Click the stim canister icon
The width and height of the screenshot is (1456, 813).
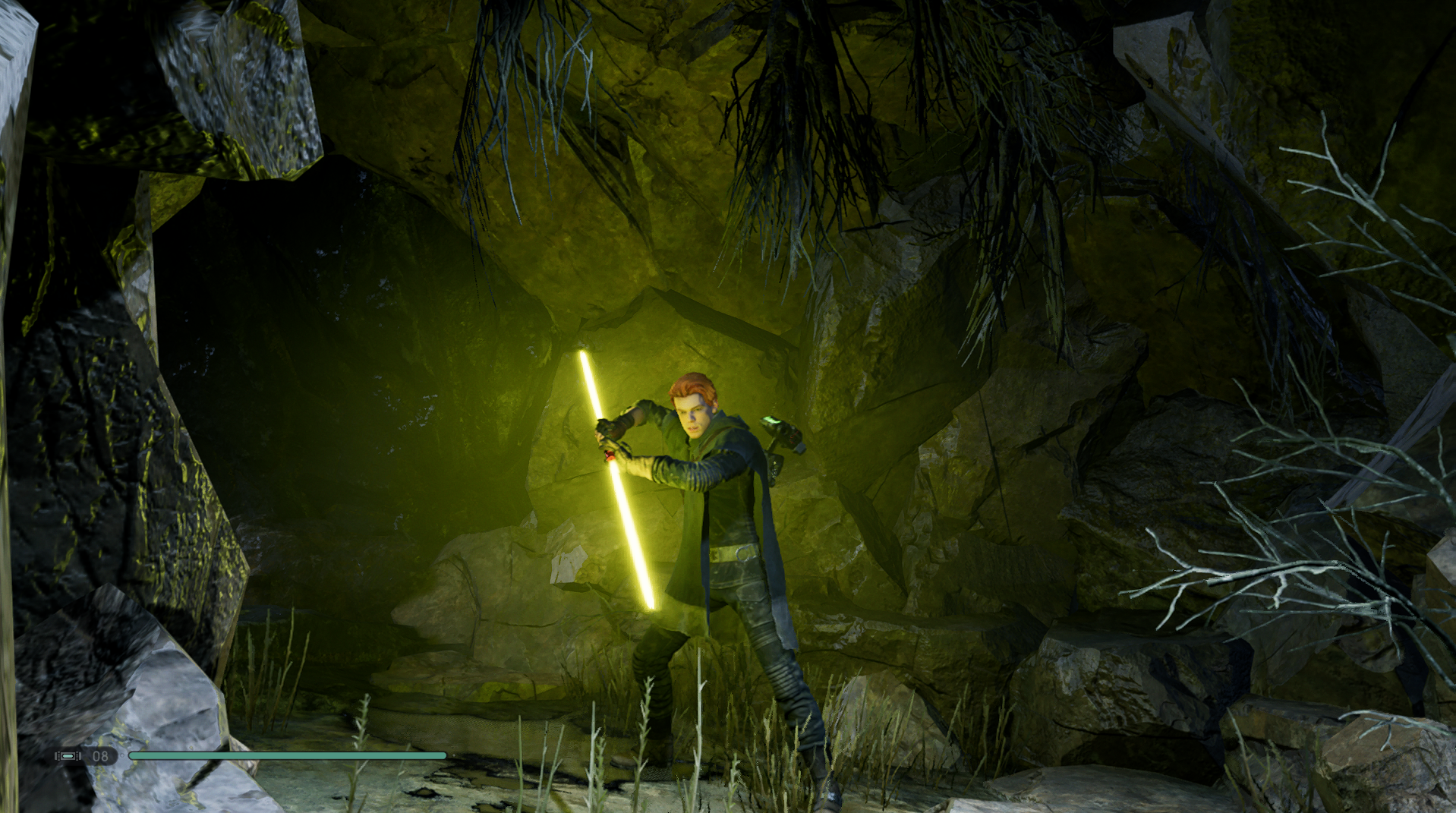[x=68, y=756]
